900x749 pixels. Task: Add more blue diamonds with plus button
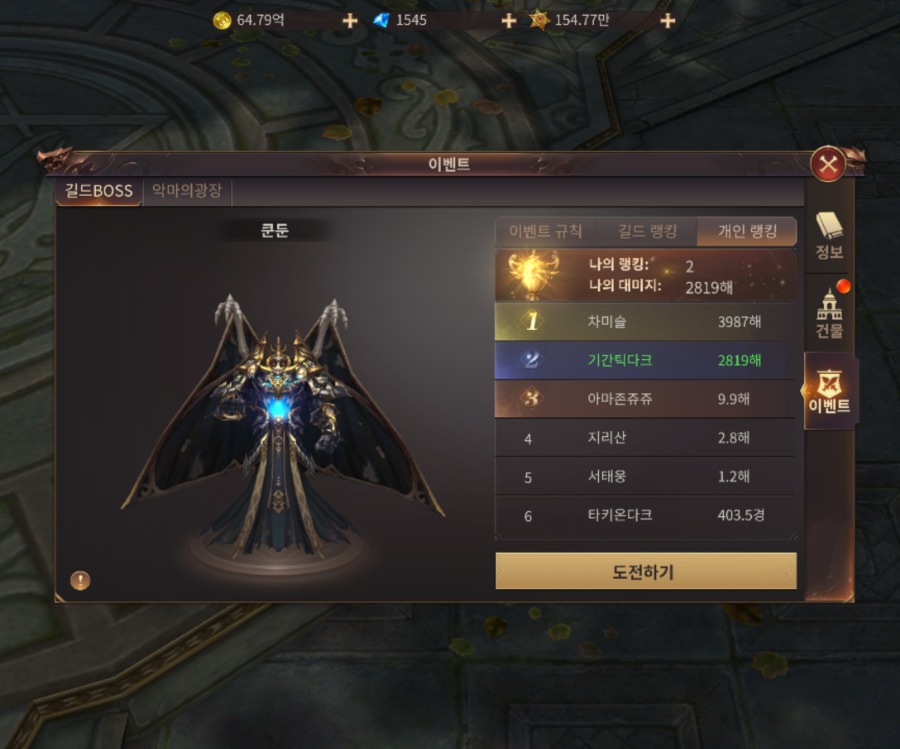(508, 20)
